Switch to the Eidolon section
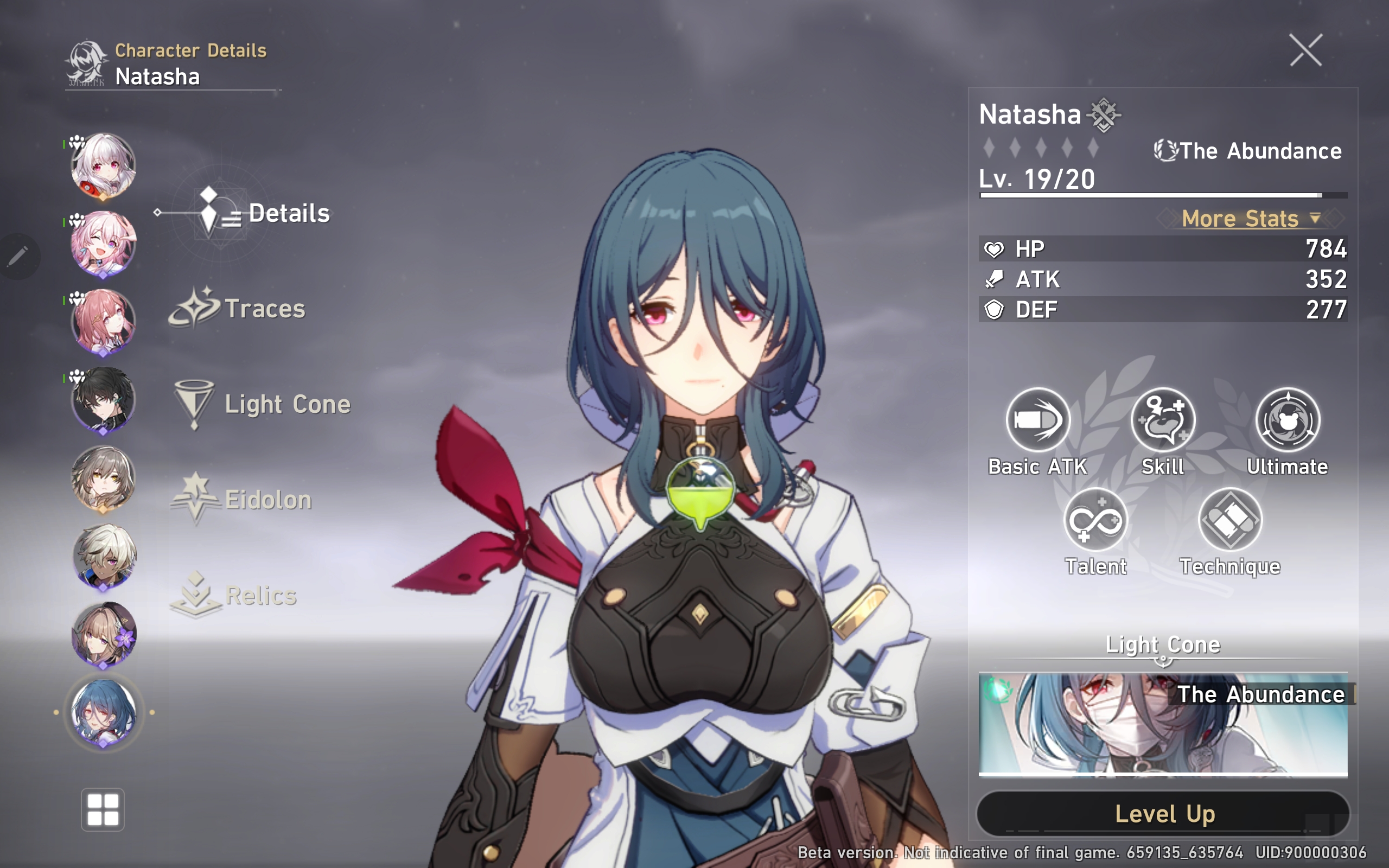 [267, 500]
